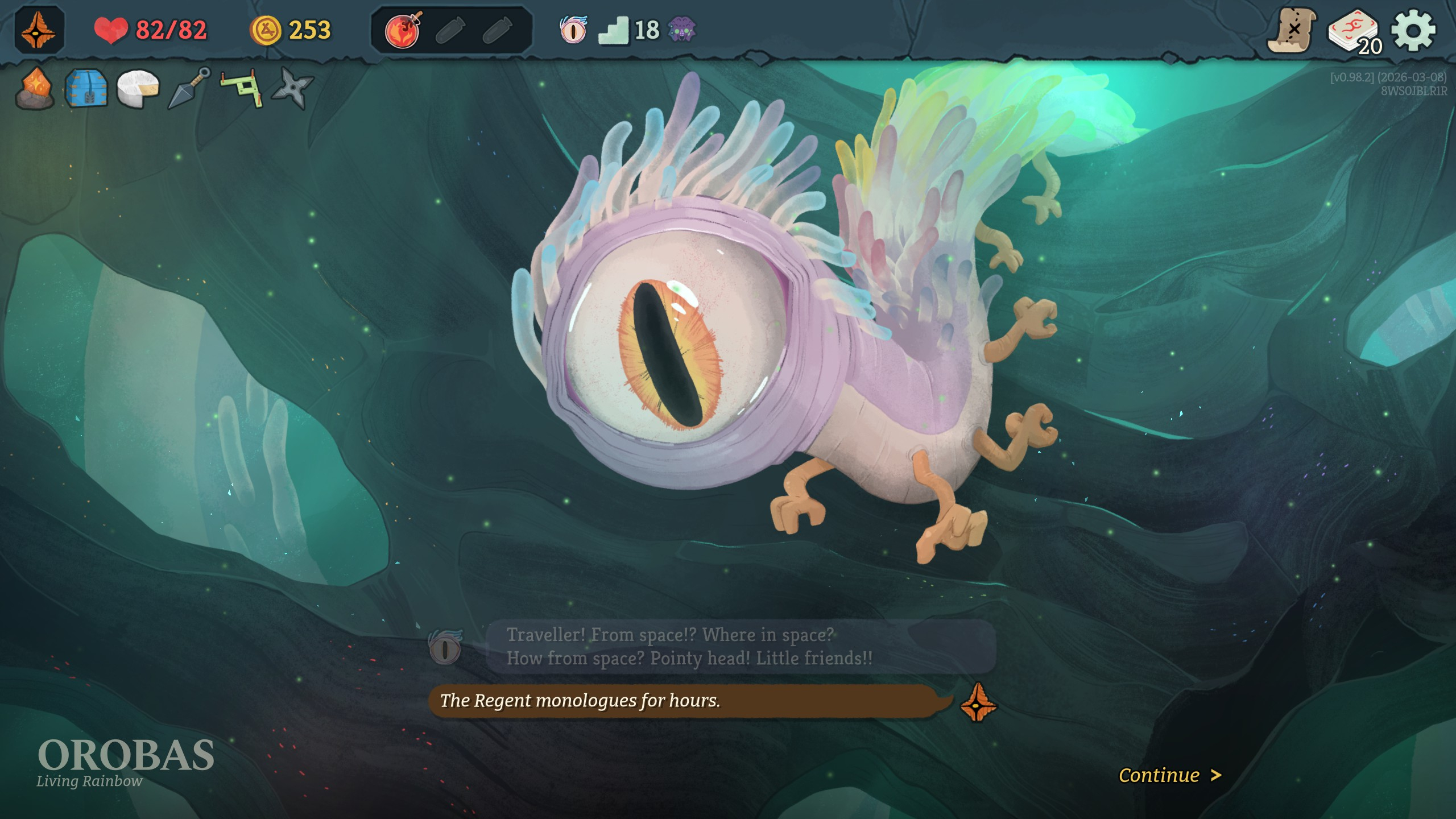Inspect the white cheese wheel relic
1456x819 pixels.
pos(138,88)
